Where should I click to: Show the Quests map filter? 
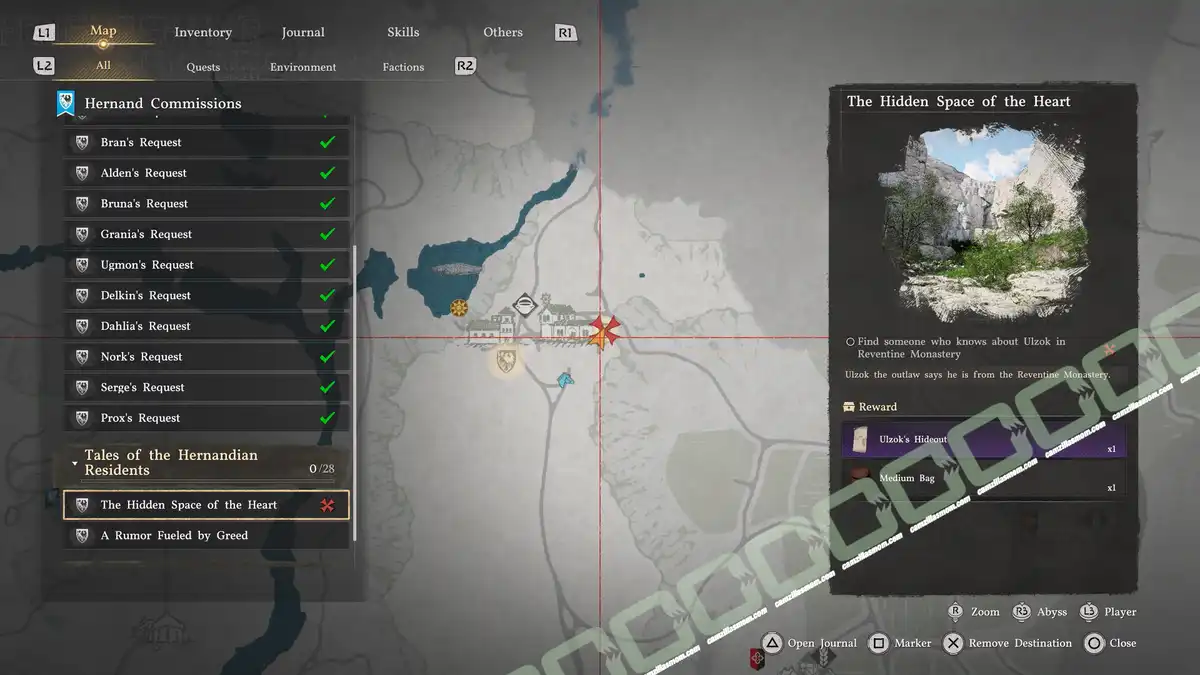(203, 67)
